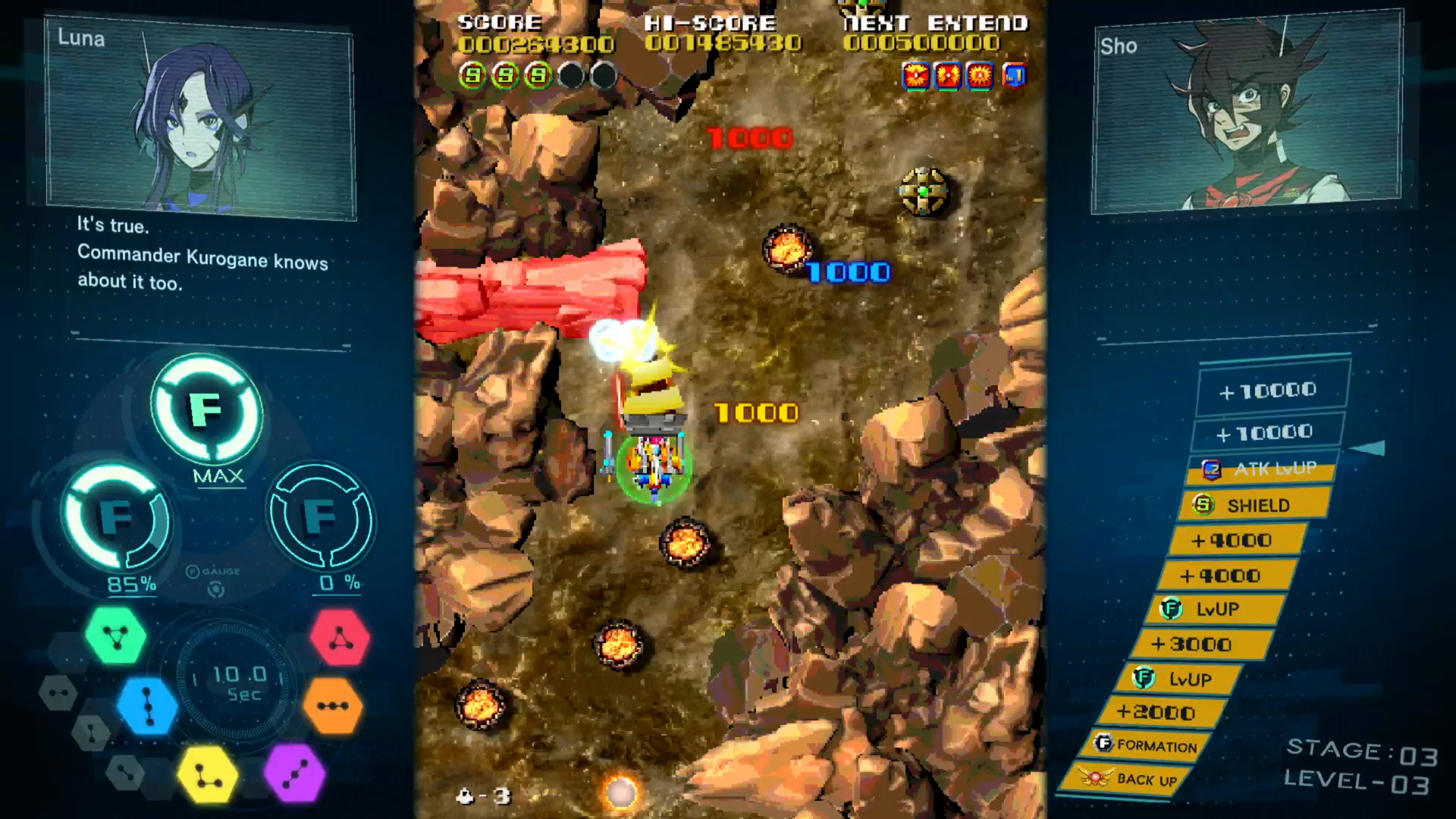The image size is (1456, 819).
Task: Select the red triangle formation hexagon
Action: pos(340,639)
